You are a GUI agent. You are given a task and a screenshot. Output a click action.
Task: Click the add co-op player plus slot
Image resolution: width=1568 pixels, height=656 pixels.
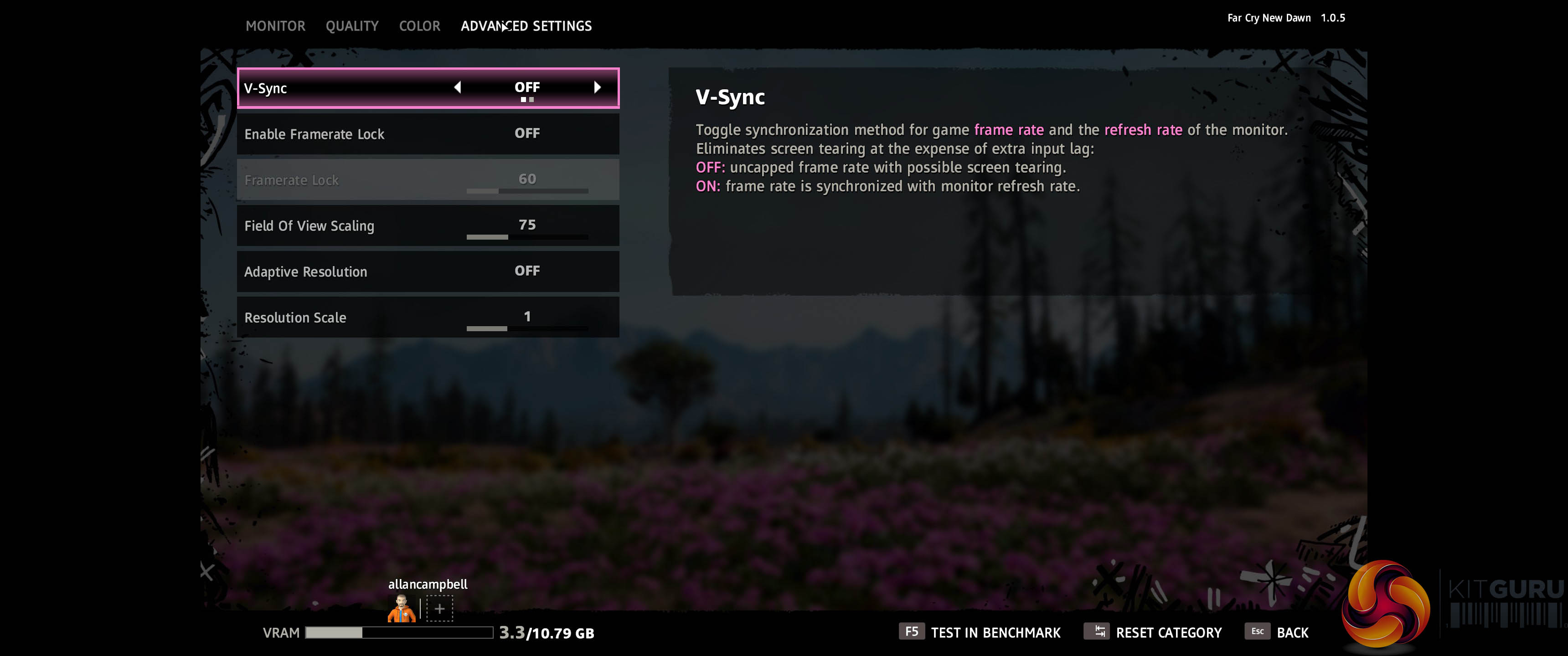[x=439, y=609]
